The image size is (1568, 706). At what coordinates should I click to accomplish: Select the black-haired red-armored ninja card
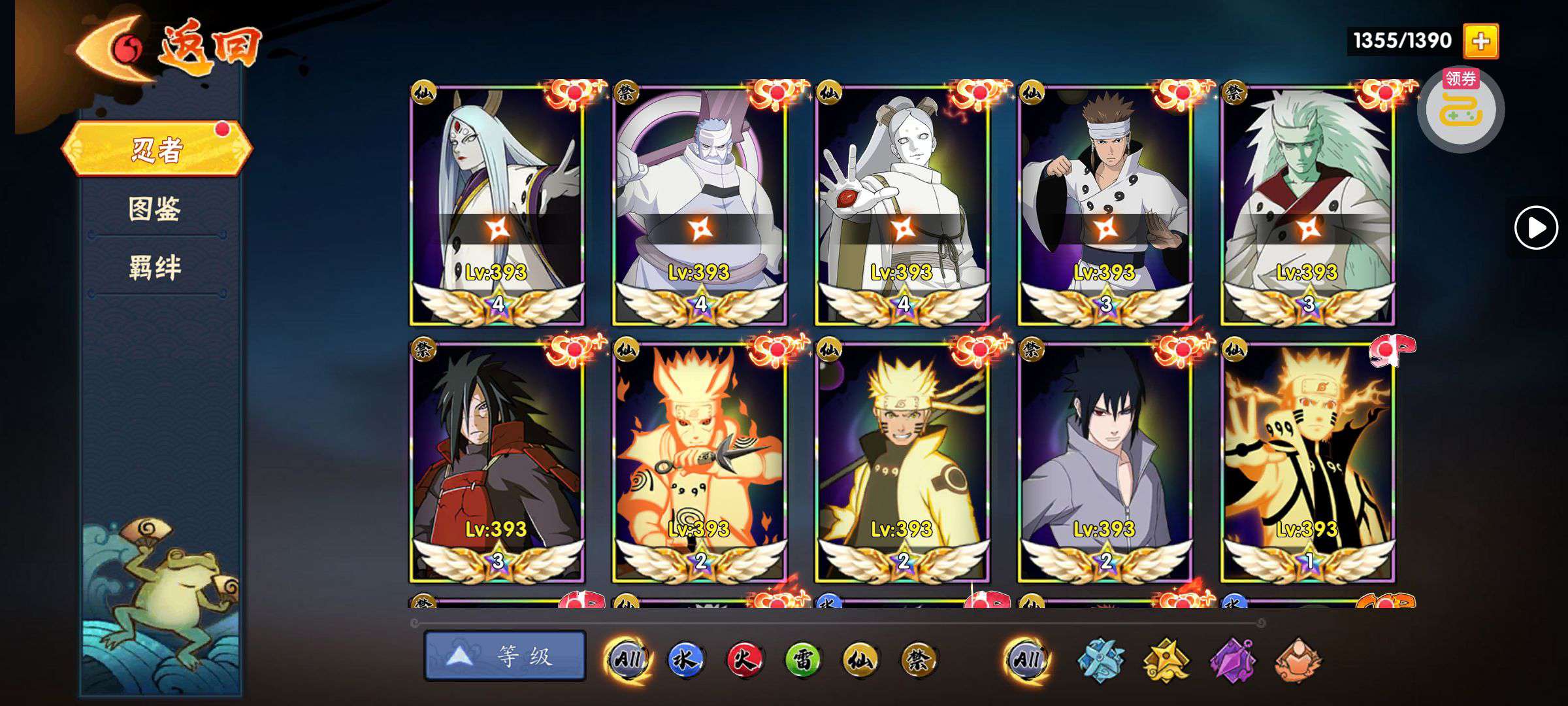tap(497, 462)
